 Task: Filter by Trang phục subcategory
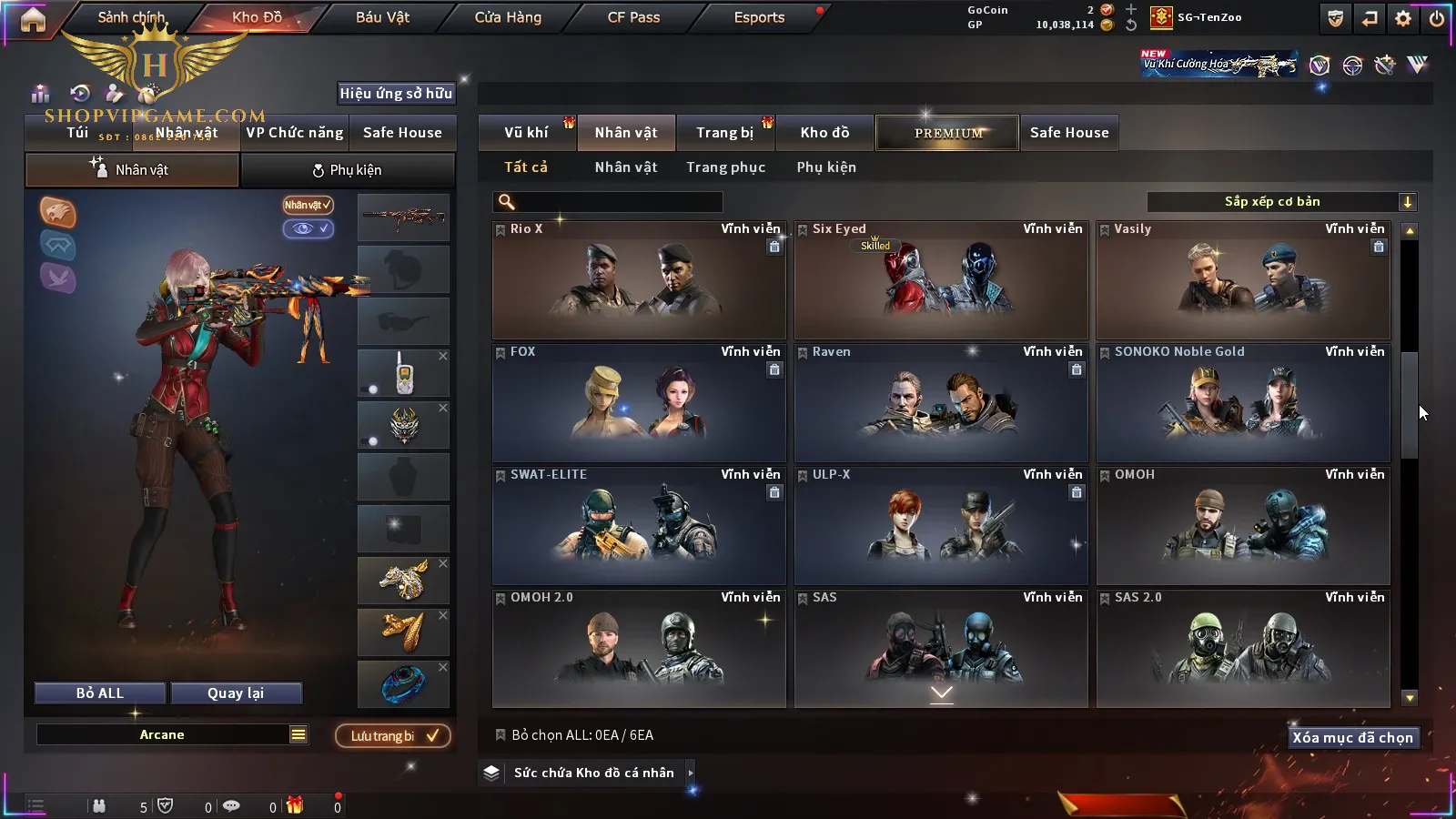(x=725, y=167)
